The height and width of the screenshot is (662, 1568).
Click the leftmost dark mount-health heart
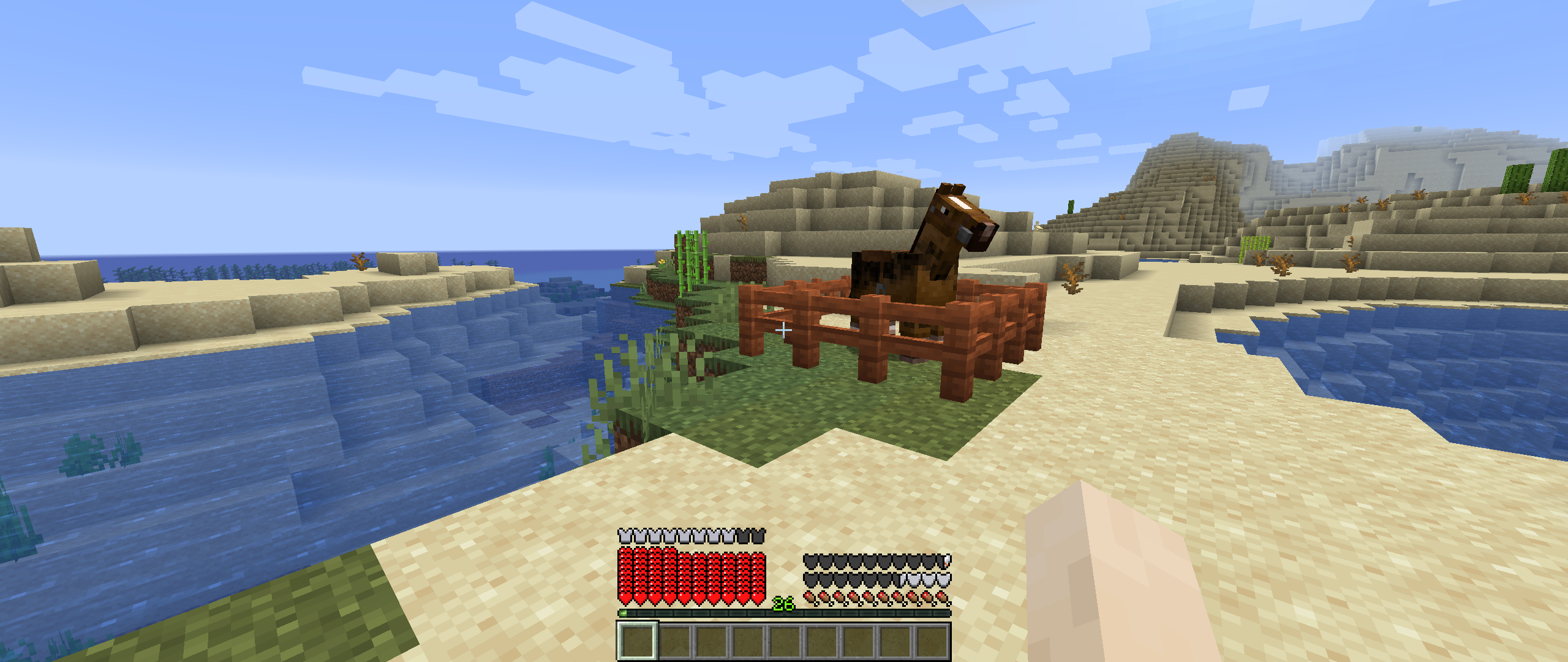(x=811, y=562)
